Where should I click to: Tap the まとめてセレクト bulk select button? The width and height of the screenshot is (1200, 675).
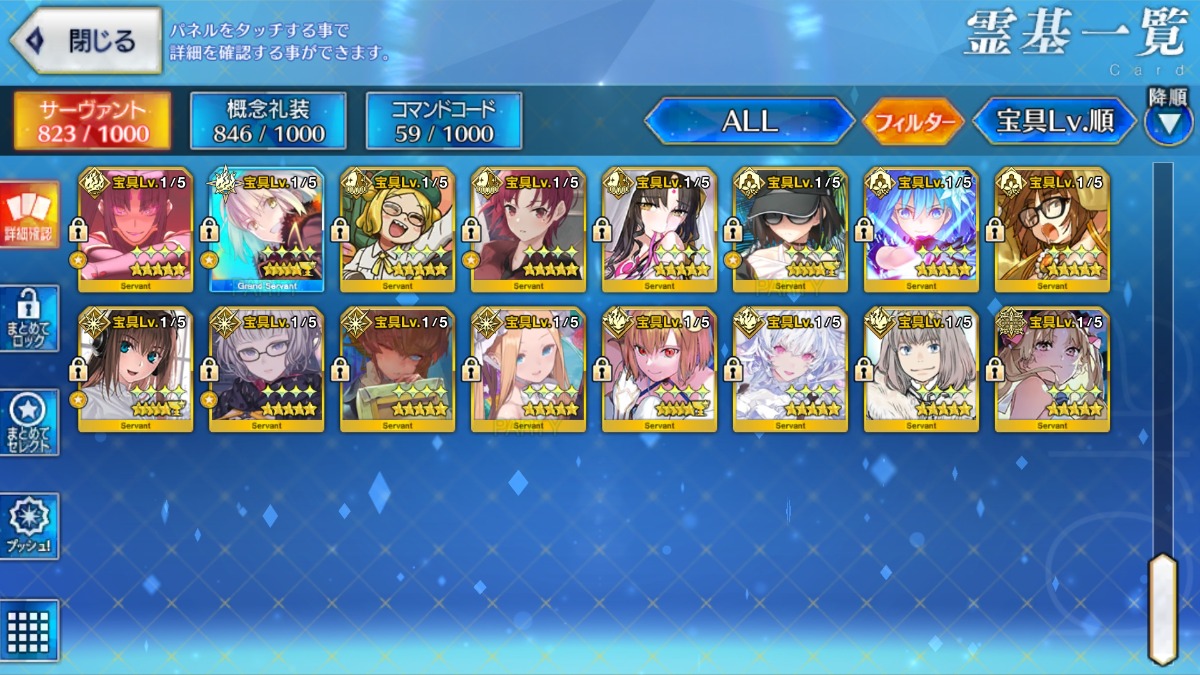tap(29, 423)
